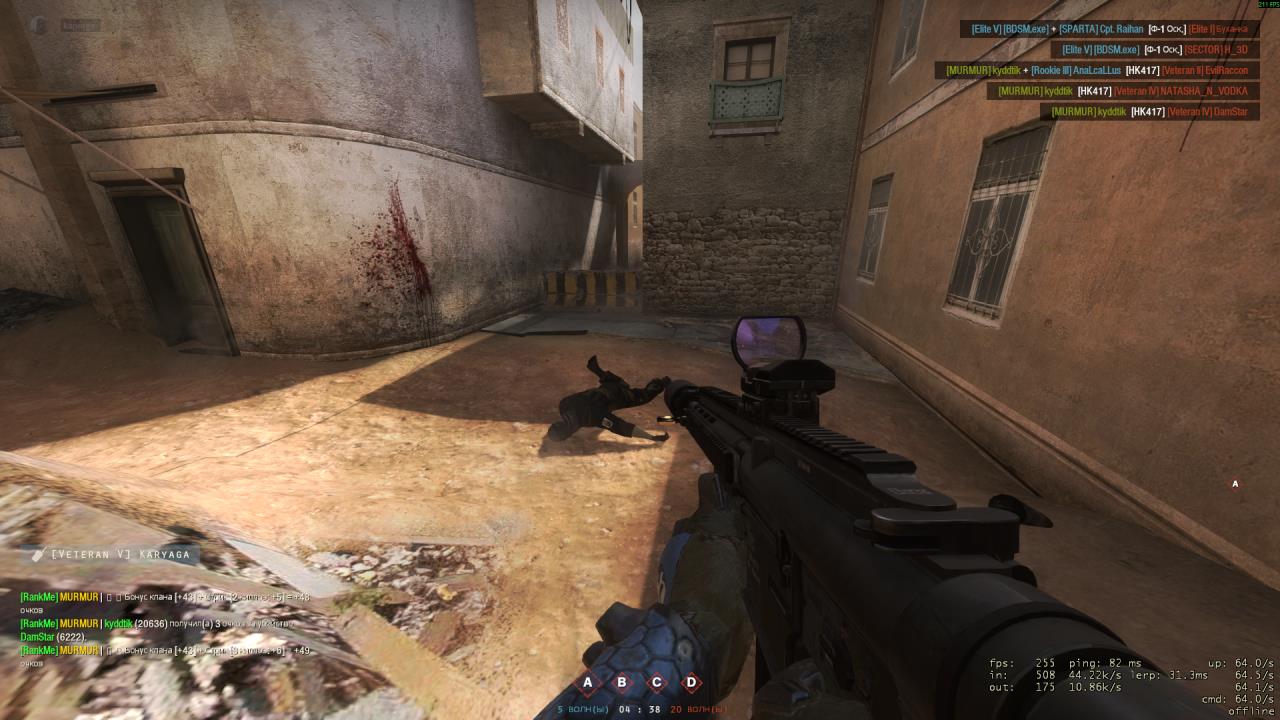Image resolution: width=1280 pixels, height=720 pixels.
Task: Select the objective D diamond icon
Action: pos(691,684)
